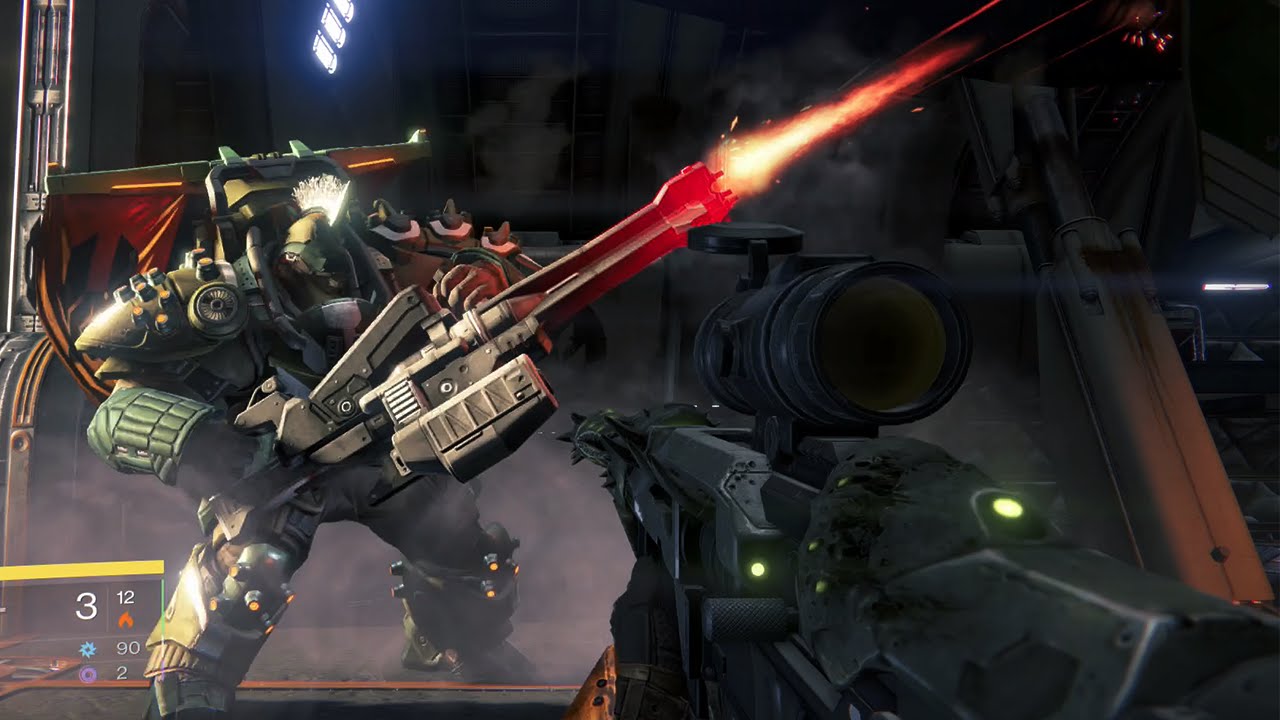Image resolution: width=1280 pixels, height=720 pixels.
Task: Select the orange solar flame weapon icon
Action: coord(126,620)
